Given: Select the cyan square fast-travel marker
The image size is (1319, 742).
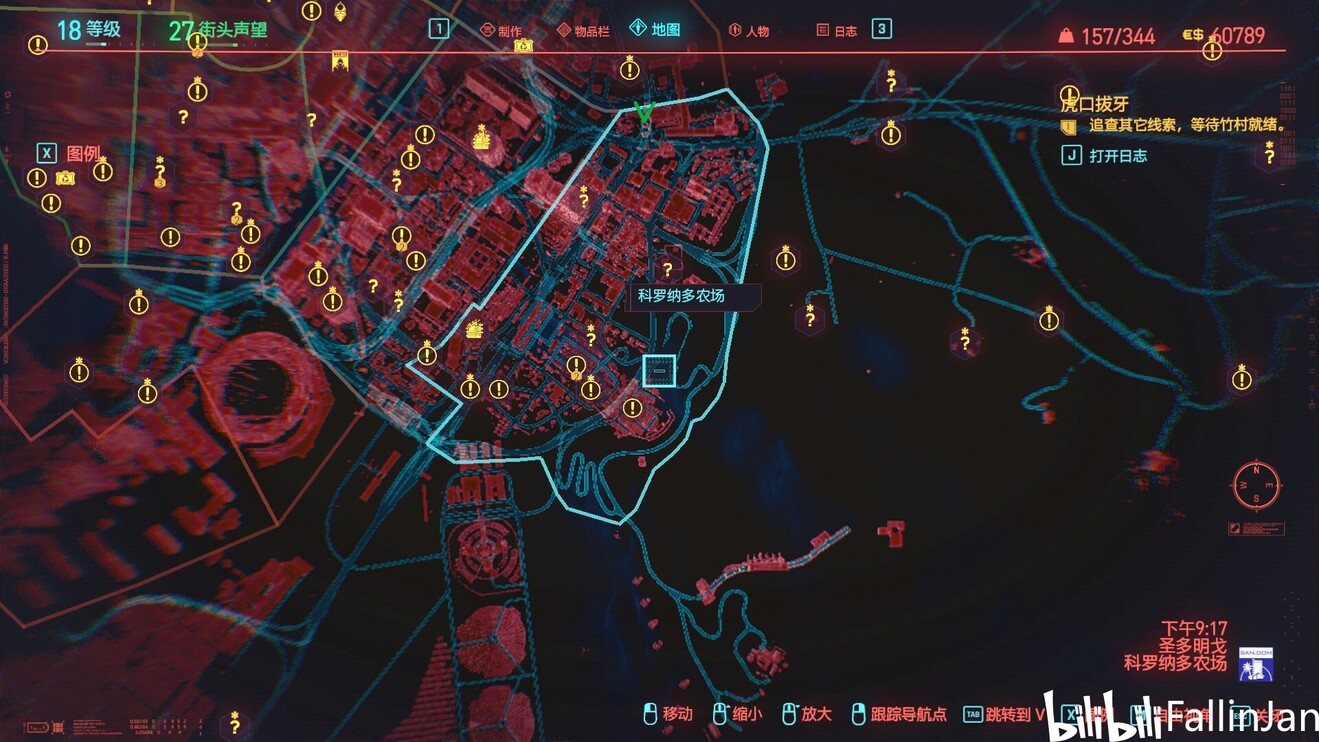Looking at the screenshot, I should 659,371.
